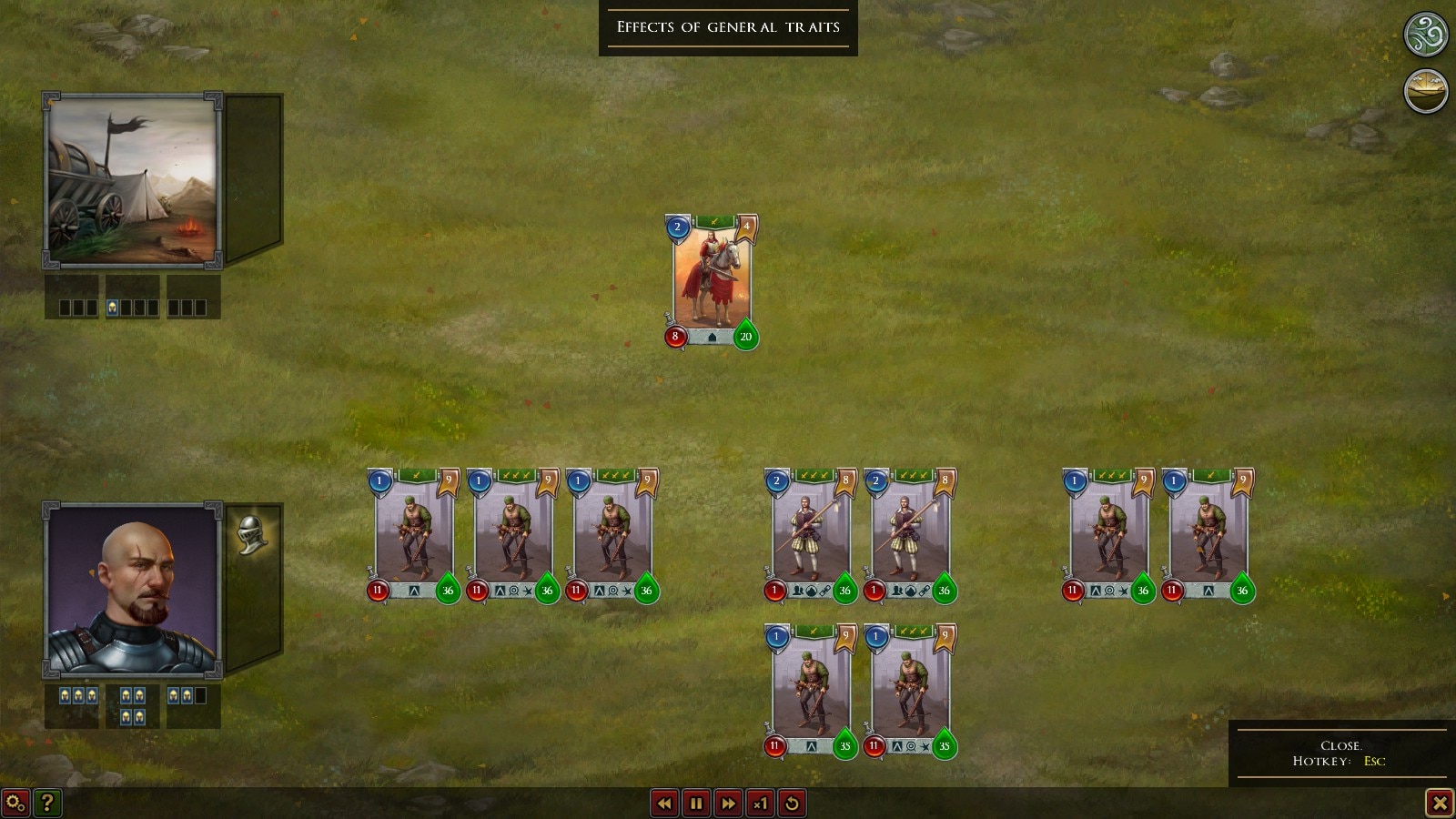
Task: Close the screen with the red X
Action: point(1440,803)
